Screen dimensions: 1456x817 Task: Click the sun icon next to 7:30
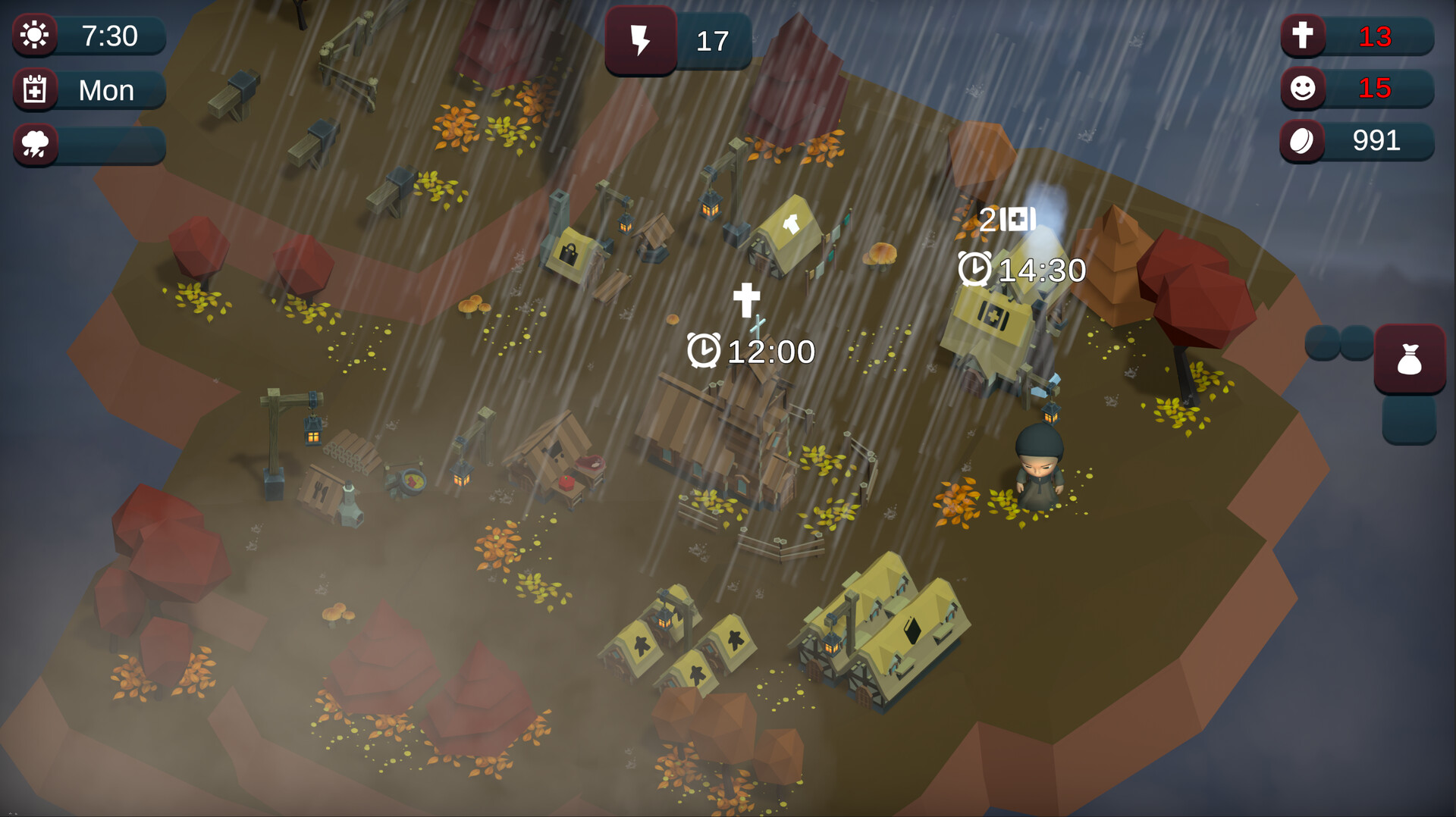point(34,35)
